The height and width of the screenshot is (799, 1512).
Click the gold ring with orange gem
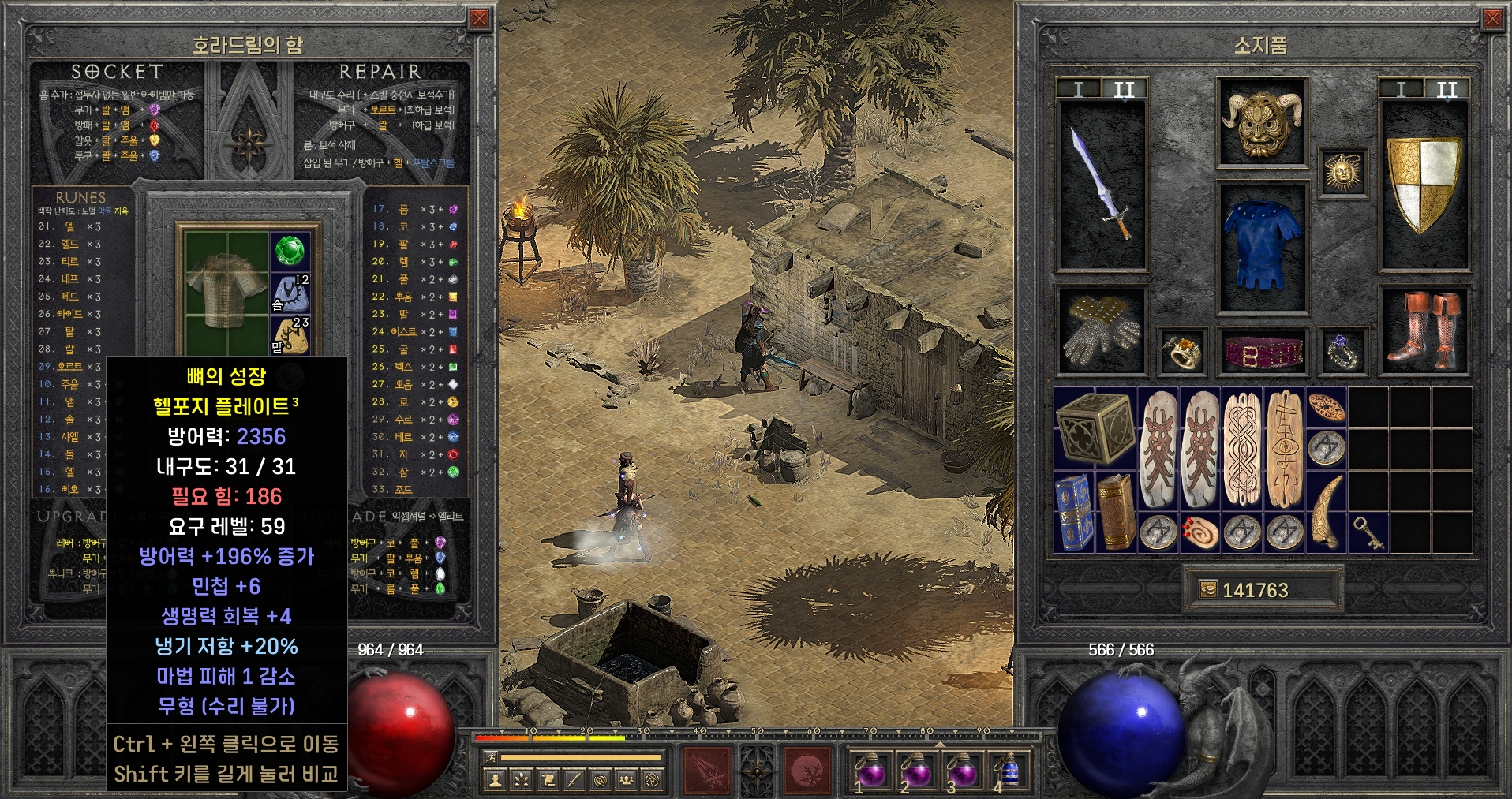[1181, 351]
